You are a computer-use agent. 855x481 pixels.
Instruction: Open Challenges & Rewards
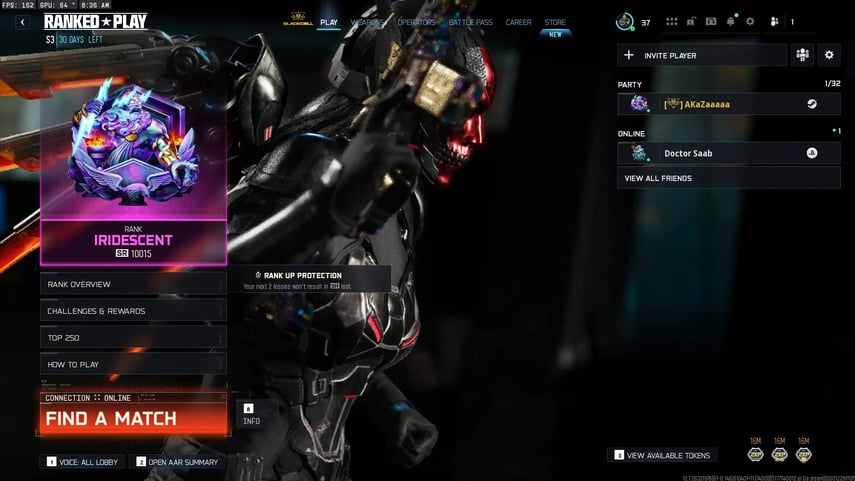point(133,311)
